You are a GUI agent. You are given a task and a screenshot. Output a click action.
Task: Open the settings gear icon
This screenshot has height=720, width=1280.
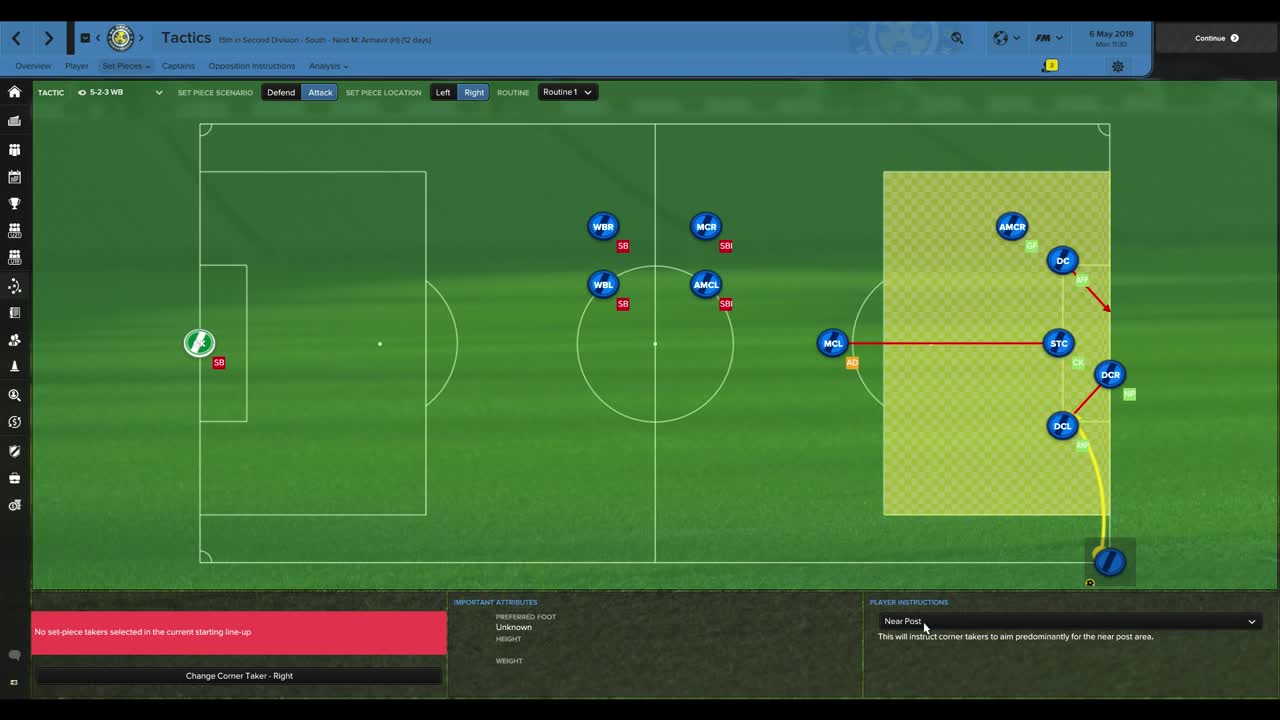(x=1118, y=66)
